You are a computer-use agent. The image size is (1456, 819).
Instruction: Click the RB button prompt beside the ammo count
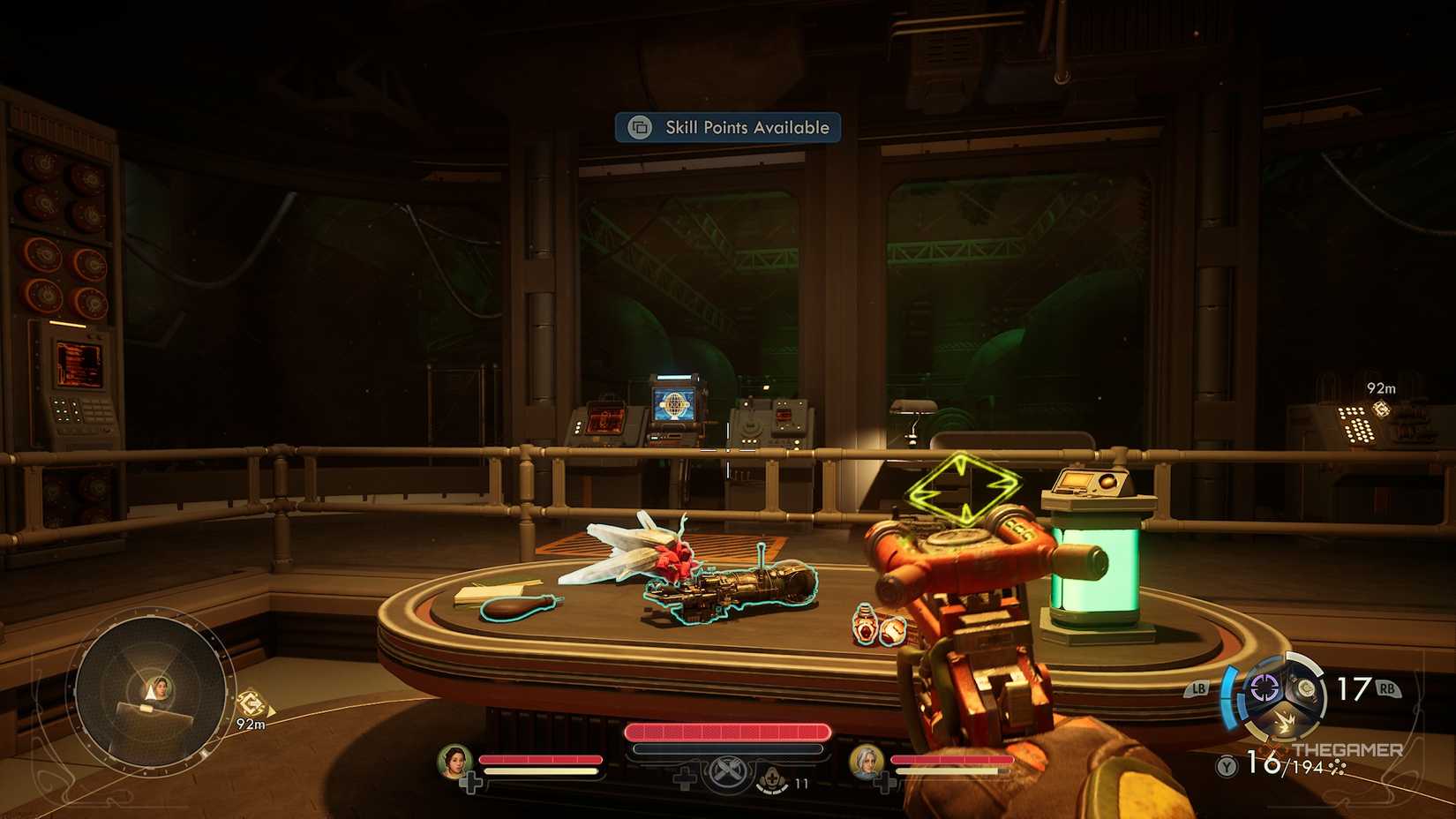[x=1387, y=689]
